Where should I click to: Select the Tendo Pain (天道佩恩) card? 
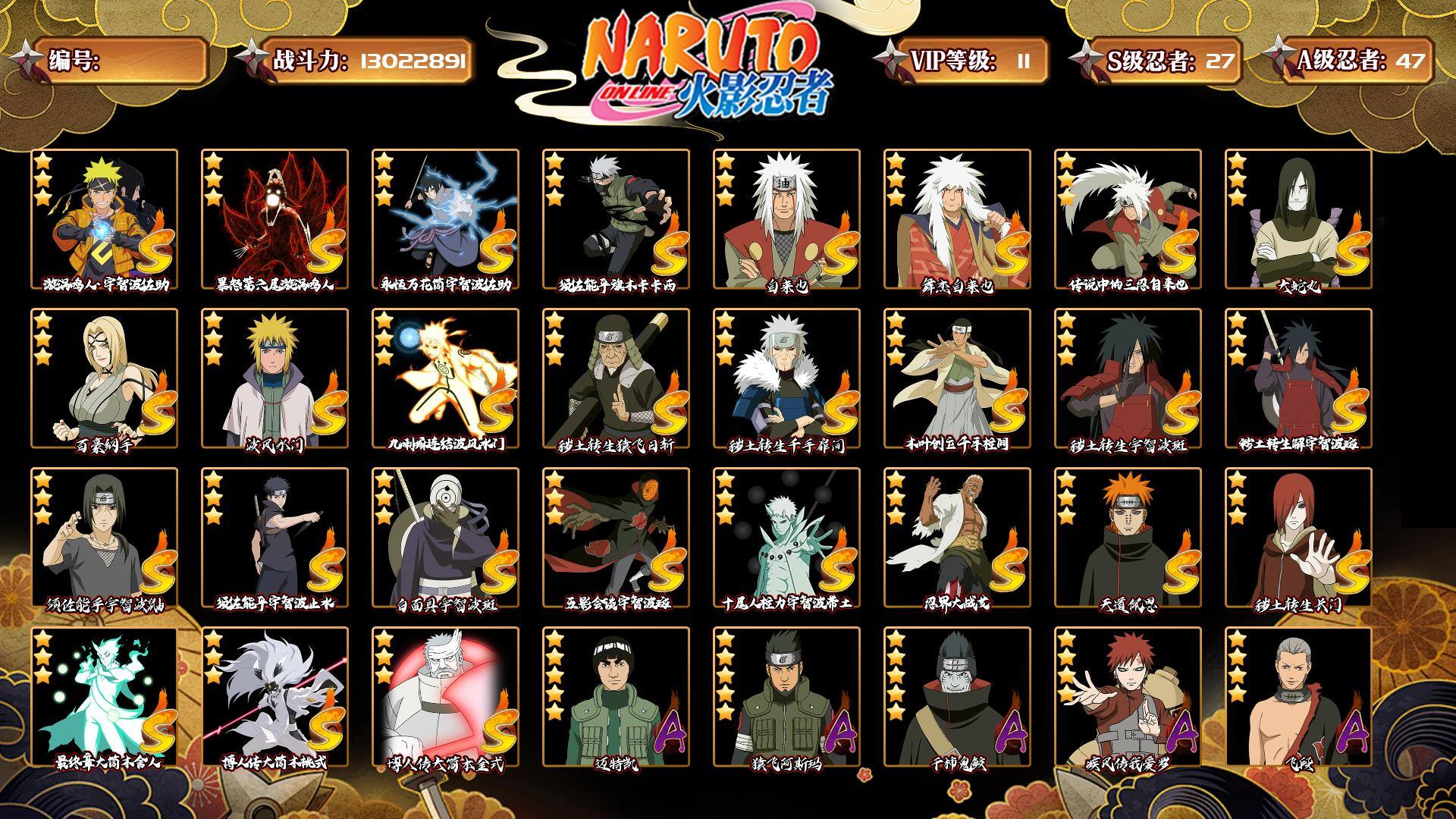point(1128,538)
